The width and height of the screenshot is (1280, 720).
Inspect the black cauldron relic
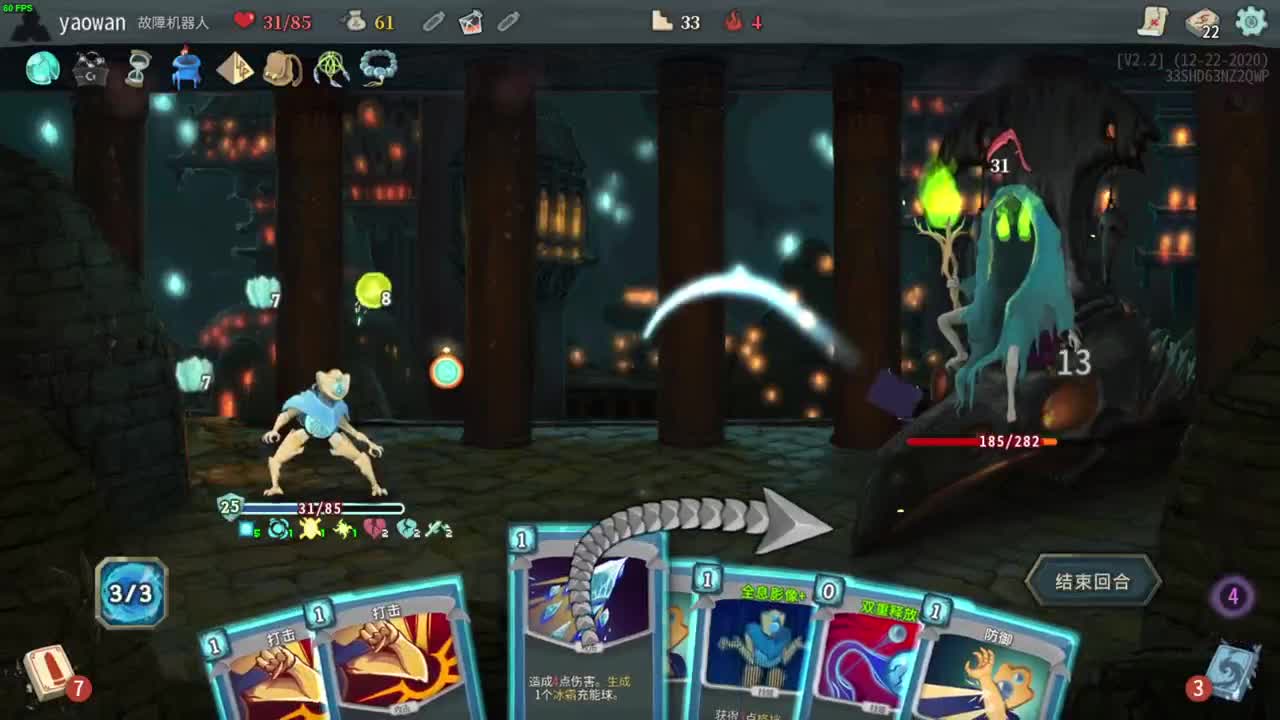pyautogui.click(x=90, y=68)
